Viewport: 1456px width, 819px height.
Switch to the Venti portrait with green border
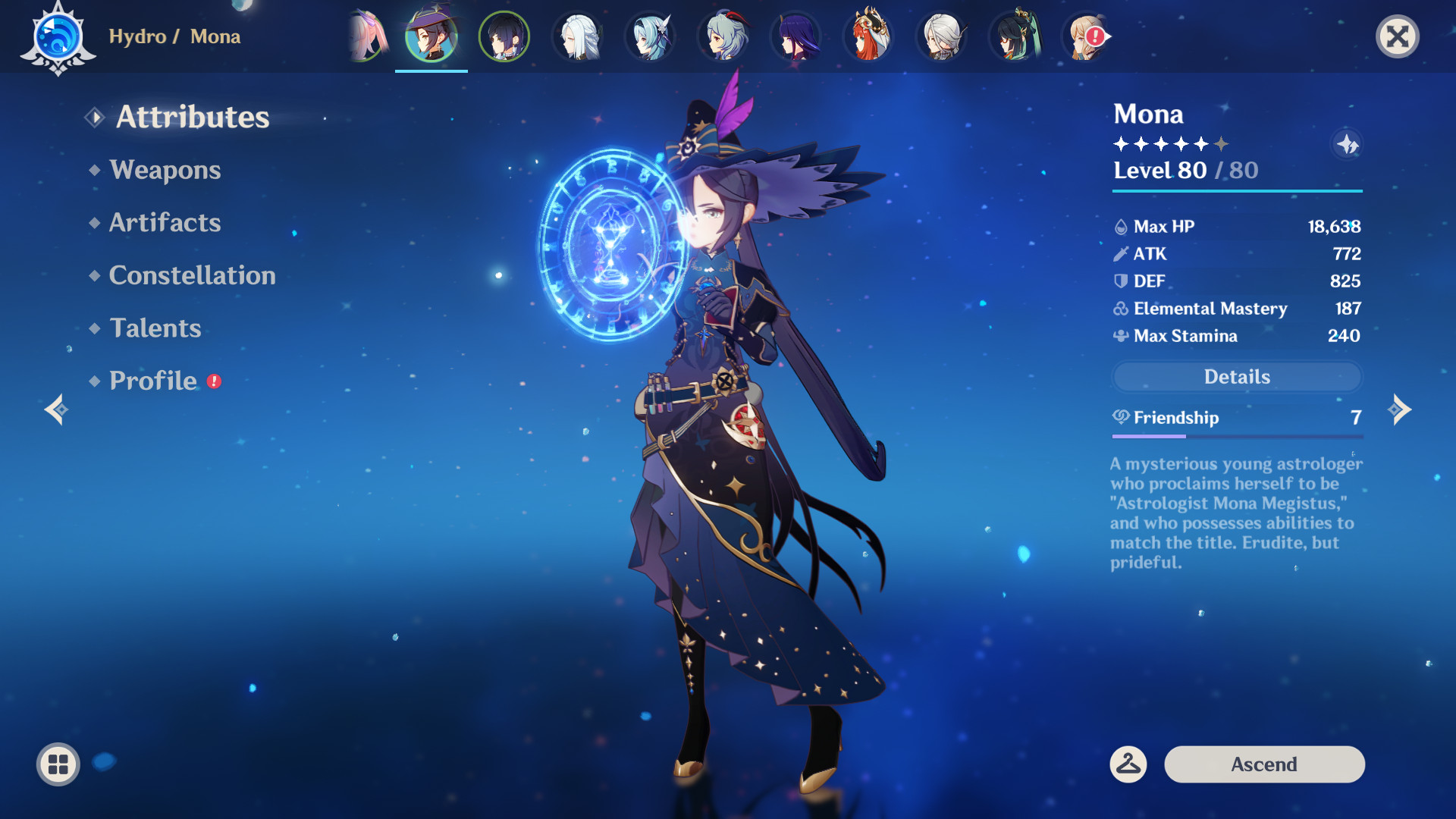tap(504, 36)
